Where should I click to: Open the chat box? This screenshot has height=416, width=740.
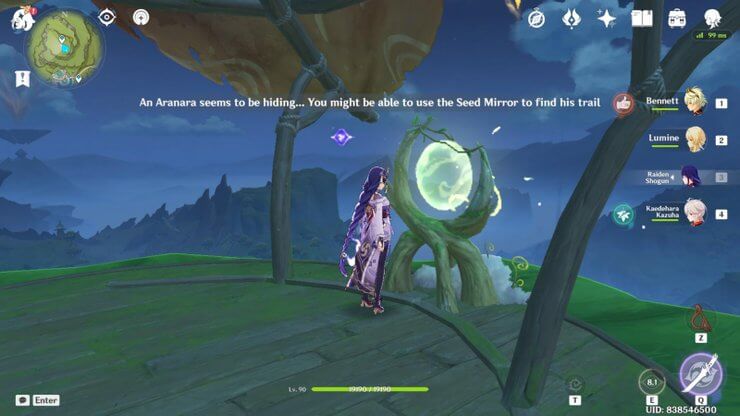22,400
